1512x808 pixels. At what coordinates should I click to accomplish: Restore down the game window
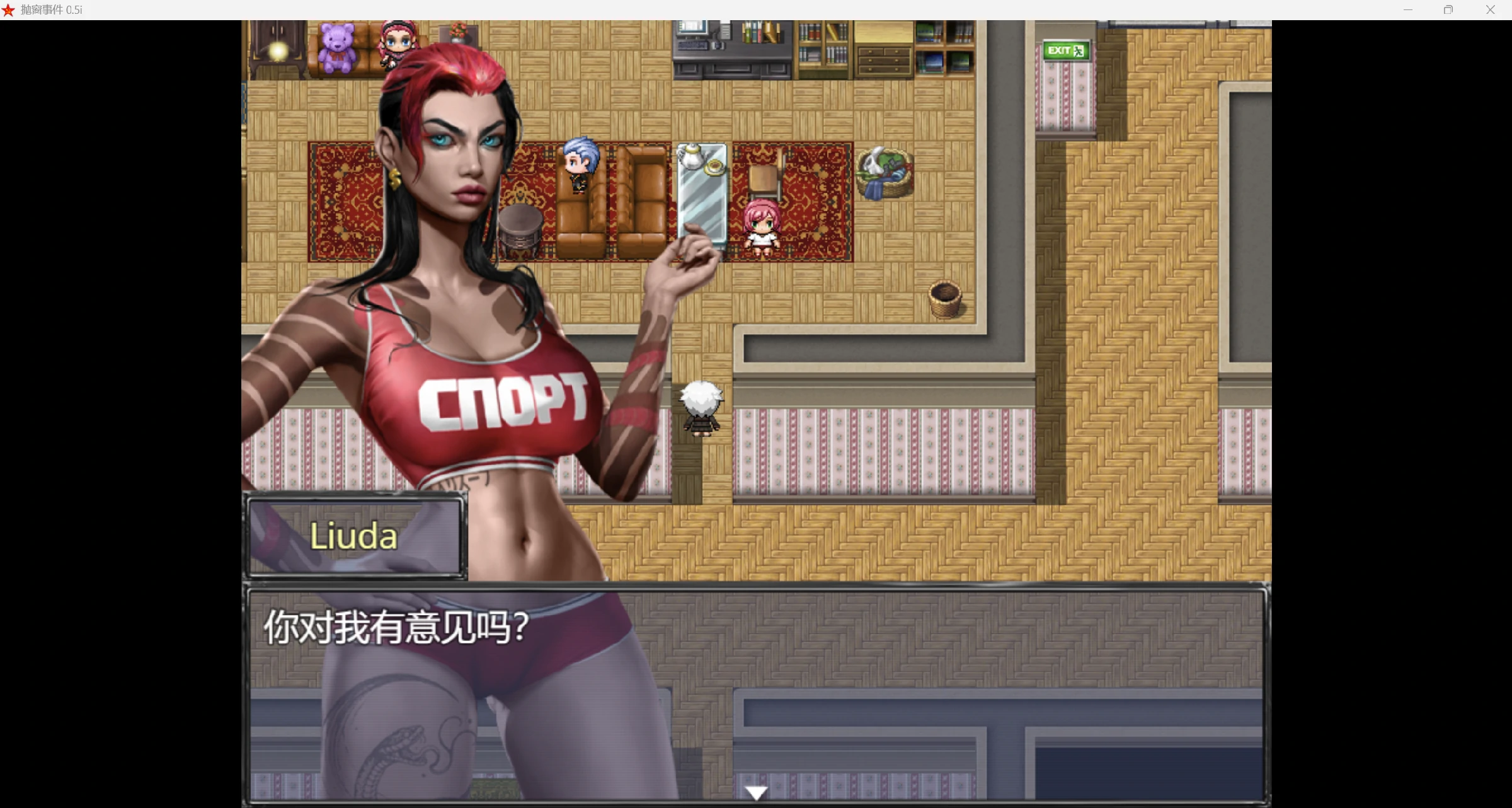pyautogui.click(x=1448, y=10)
